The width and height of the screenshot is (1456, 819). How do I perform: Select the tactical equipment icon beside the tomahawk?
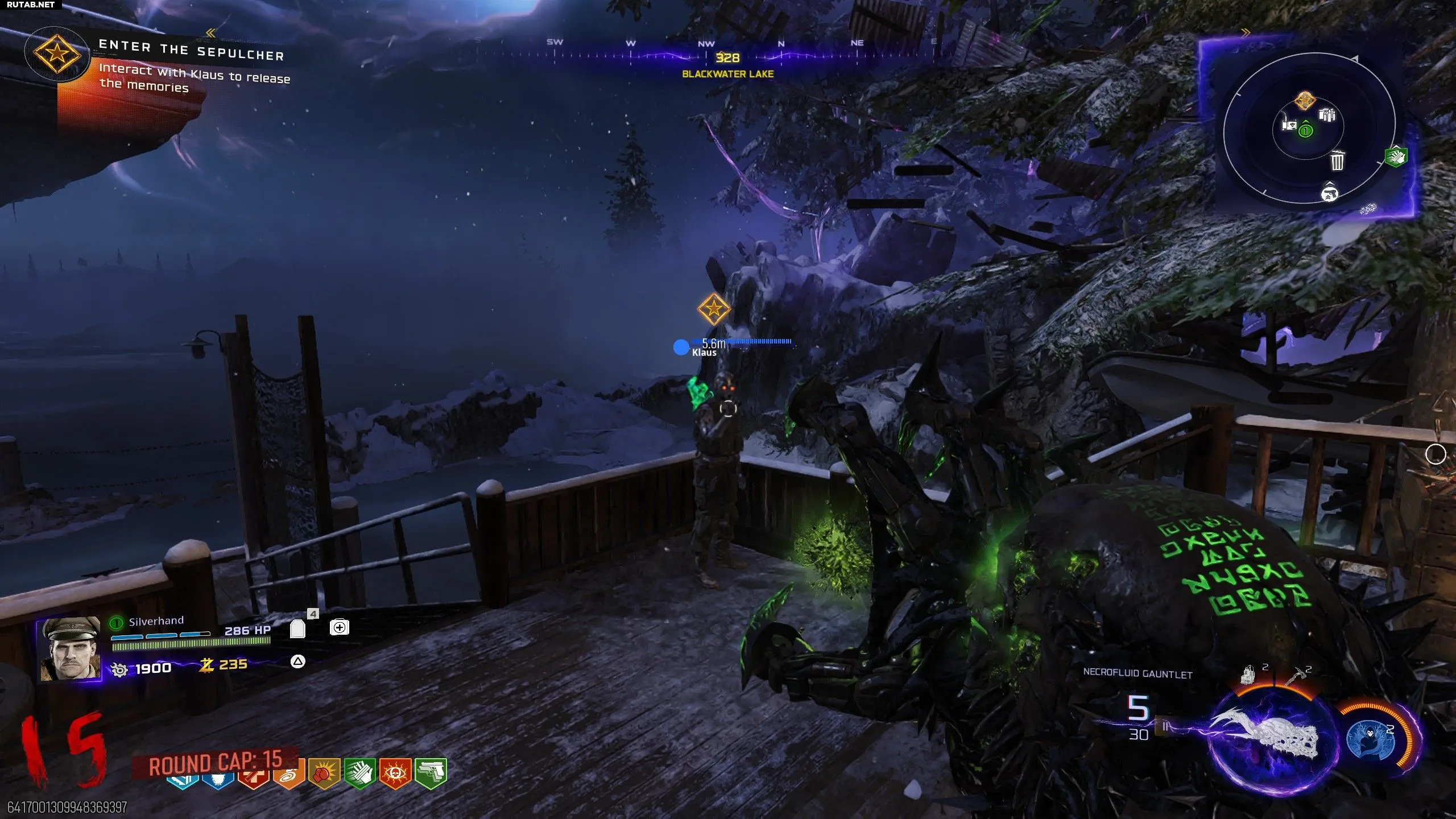click(1249, 675)
